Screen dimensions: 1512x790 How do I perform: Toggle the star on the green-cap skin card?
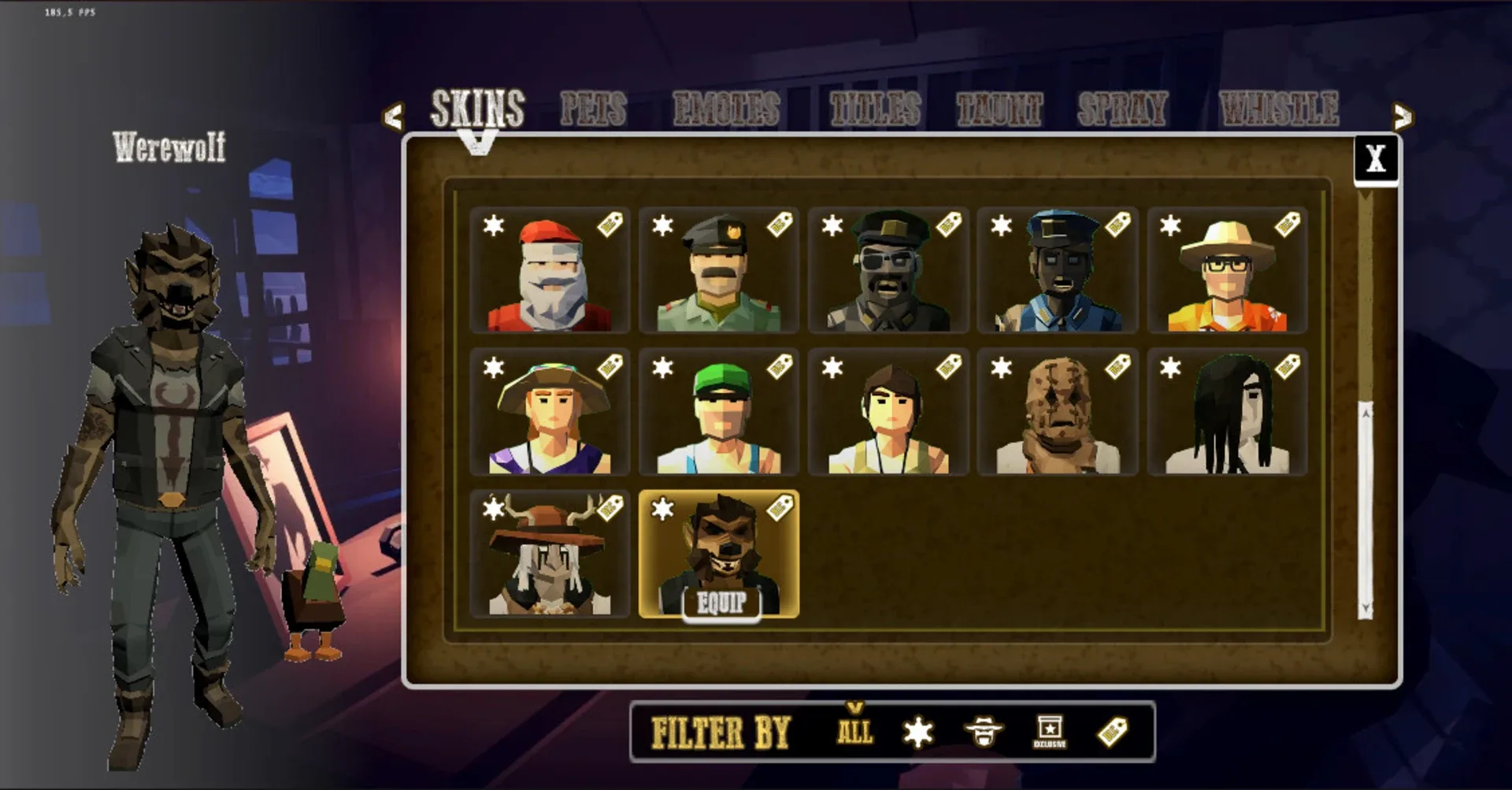[x=664, y=369]
